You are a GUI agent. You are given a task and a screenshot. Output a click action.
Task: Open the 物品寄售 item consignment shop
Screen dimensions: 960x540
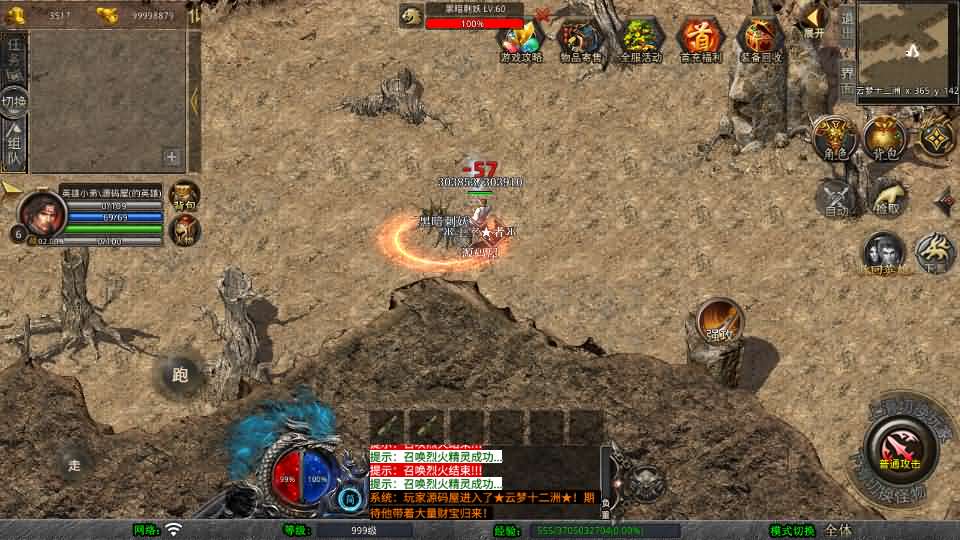(580, 40)
